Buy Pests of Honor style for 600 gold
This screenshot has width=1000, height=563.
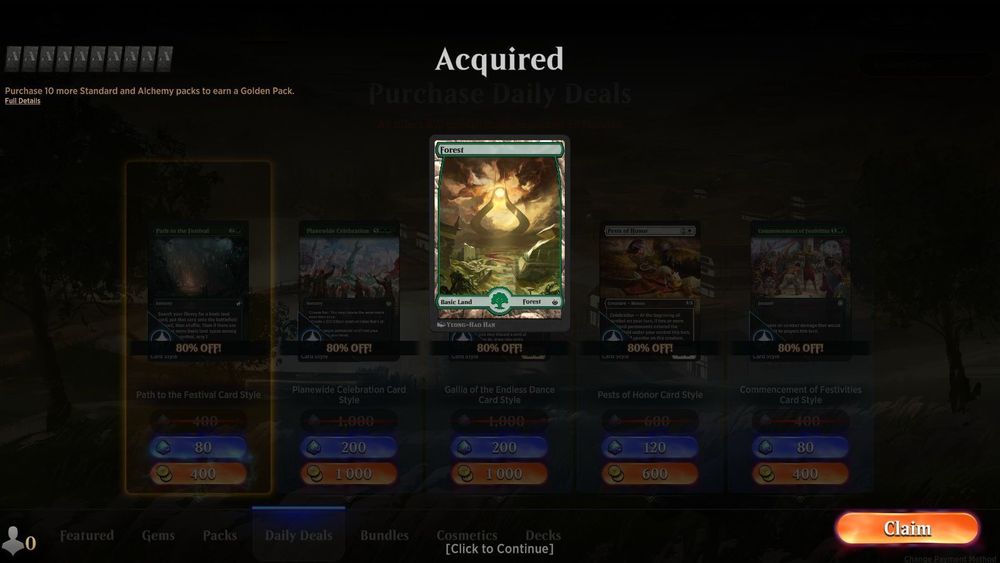coord(650,473)
